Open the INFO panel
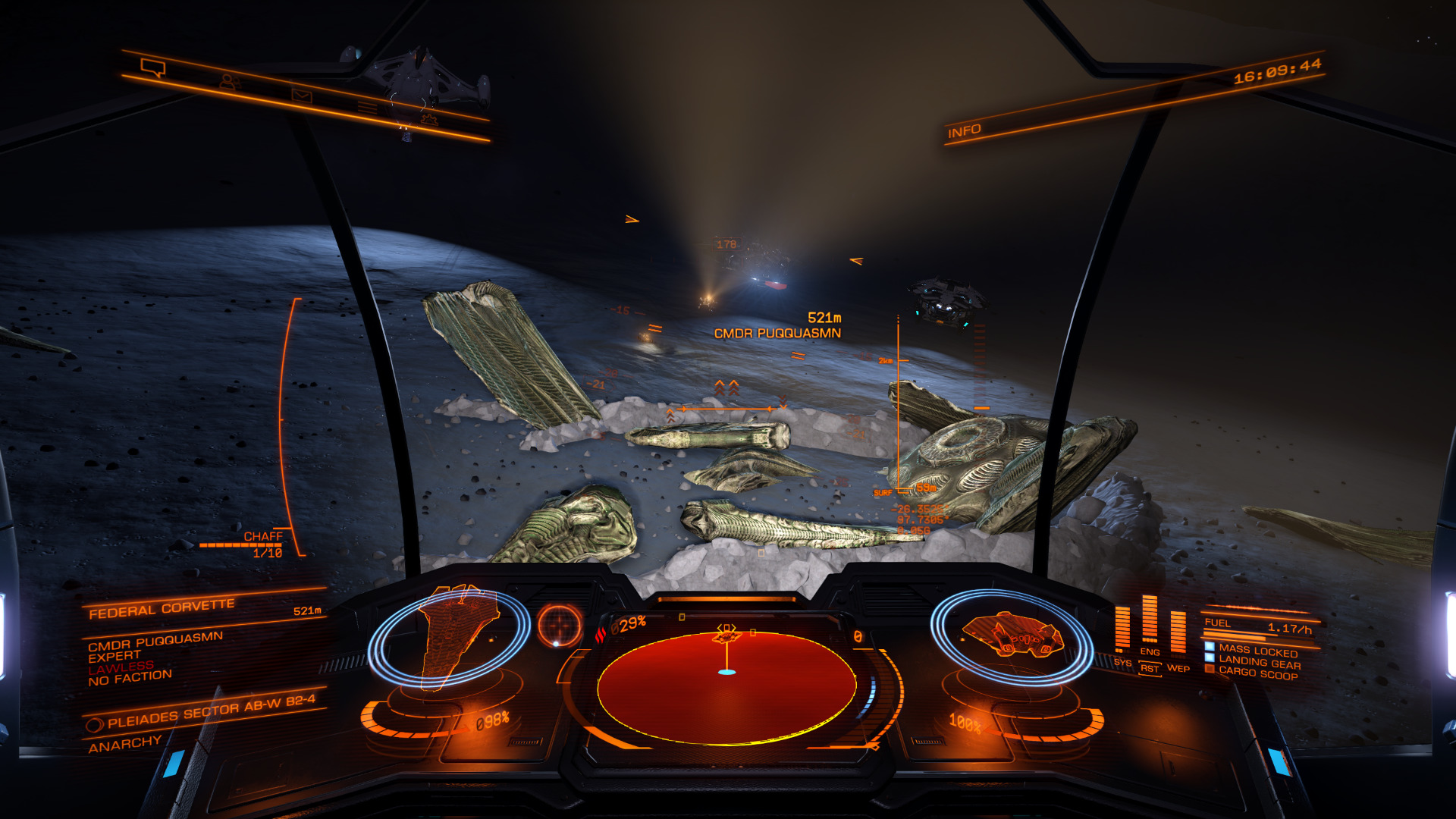 pos(964,131)
